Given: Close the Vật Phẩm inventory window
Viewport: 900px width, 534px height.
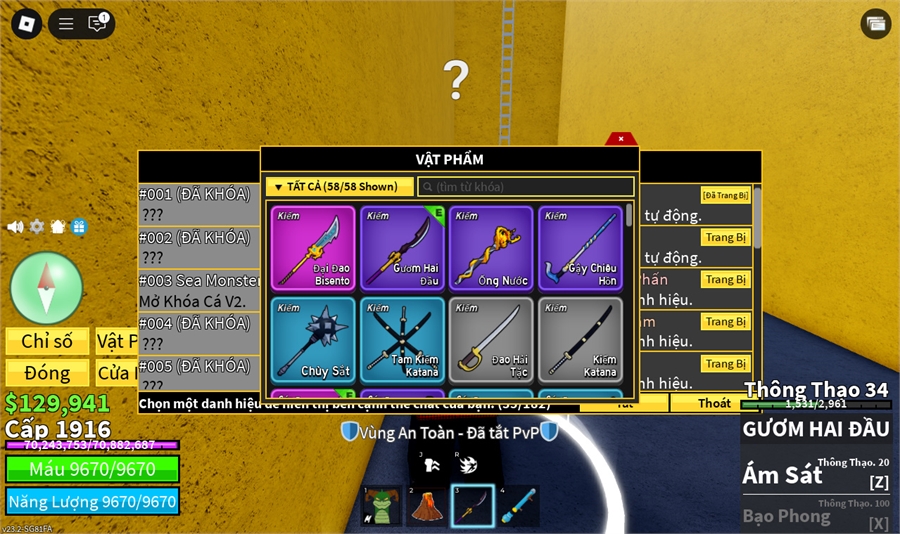Looking at the screenshot, I should (x=621, y=139).
